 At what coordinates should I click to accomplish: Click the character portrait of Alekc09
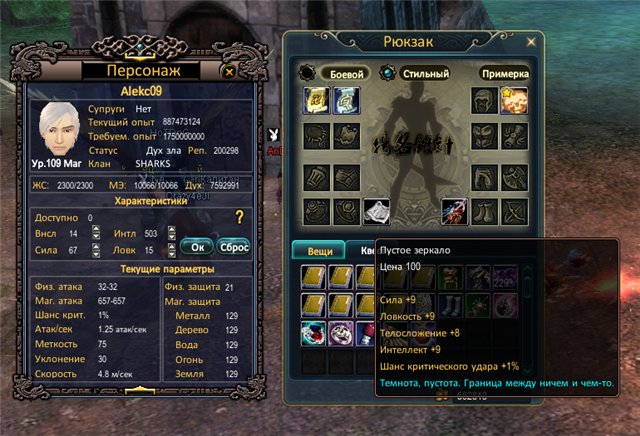[58, 133]
